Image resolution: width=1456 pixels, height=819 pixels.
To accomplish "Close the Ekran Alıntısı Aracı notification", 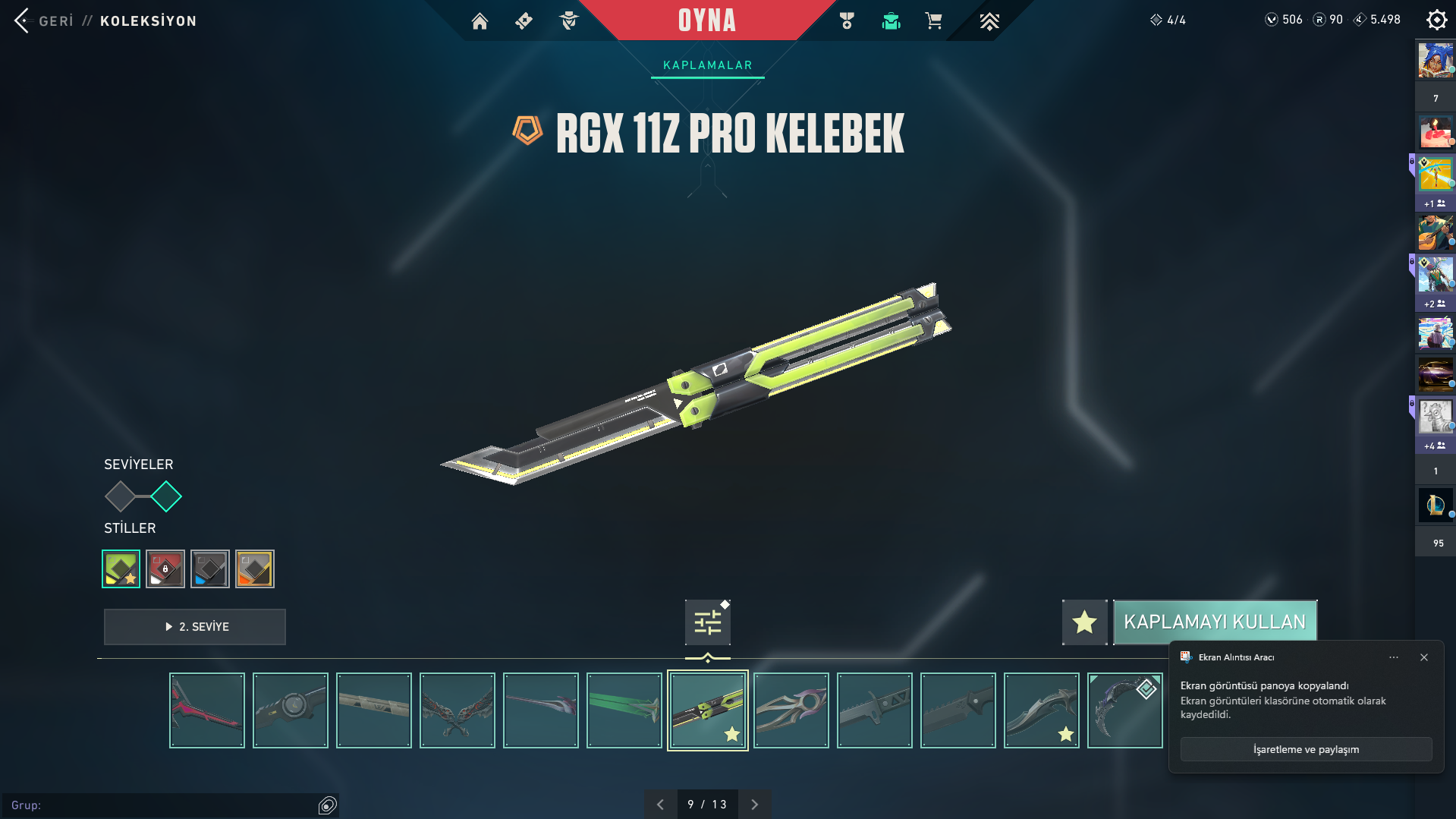I will 1424,657.
